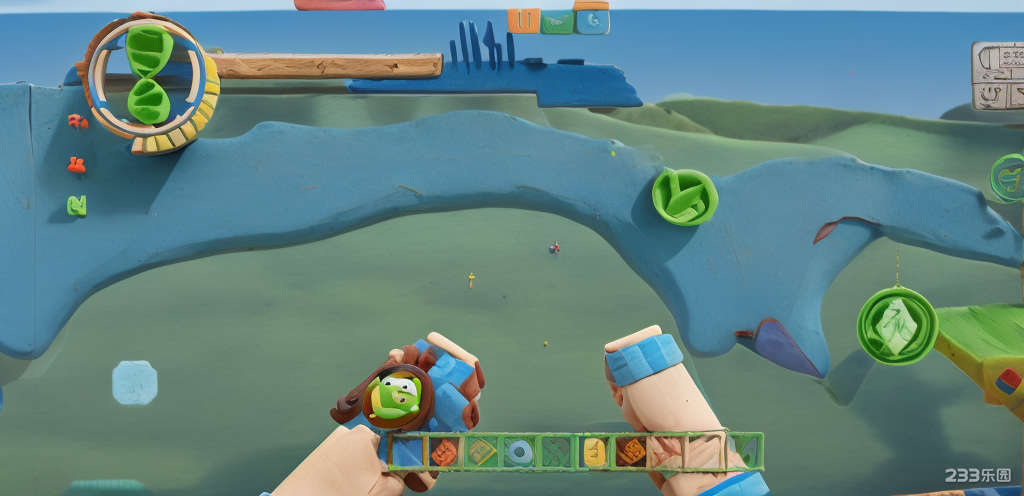Tap the pale blue octagon button
The width and height of the screenshot is (1024, 496).
coord(134,382)
